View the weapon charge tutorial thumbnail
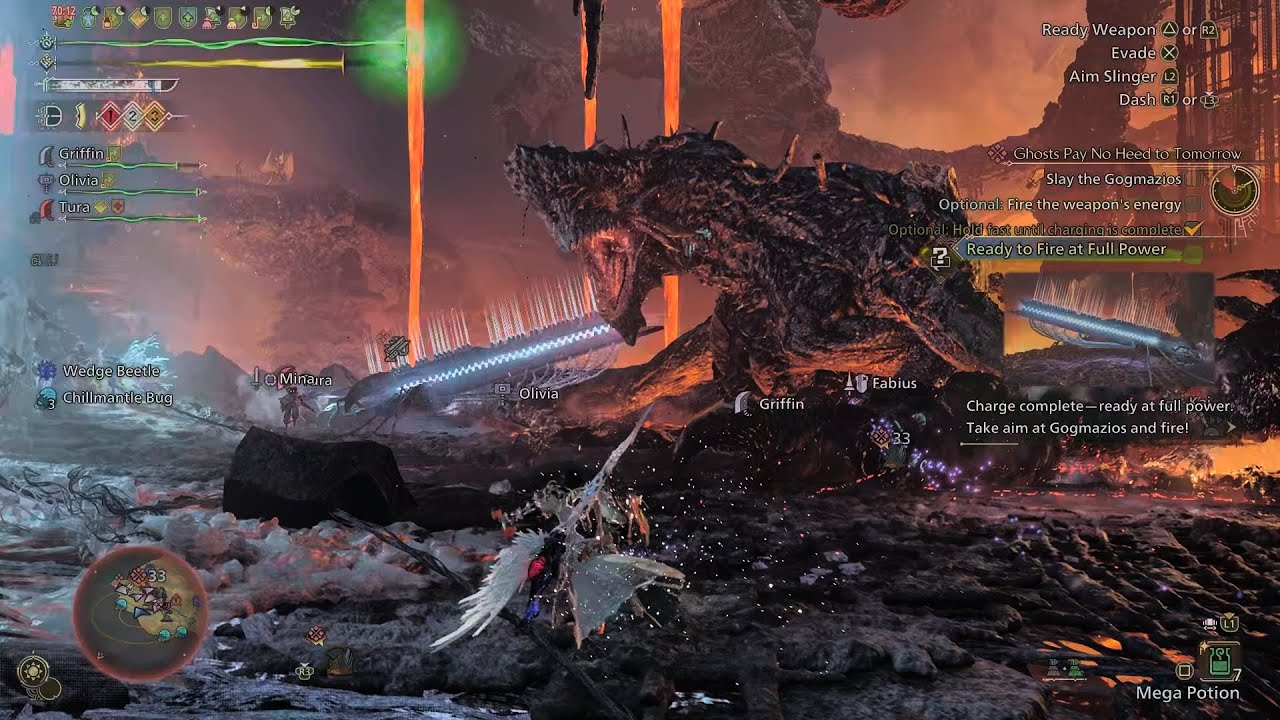The width and height of the screenshot is (1280, 720). [1108, 326]
